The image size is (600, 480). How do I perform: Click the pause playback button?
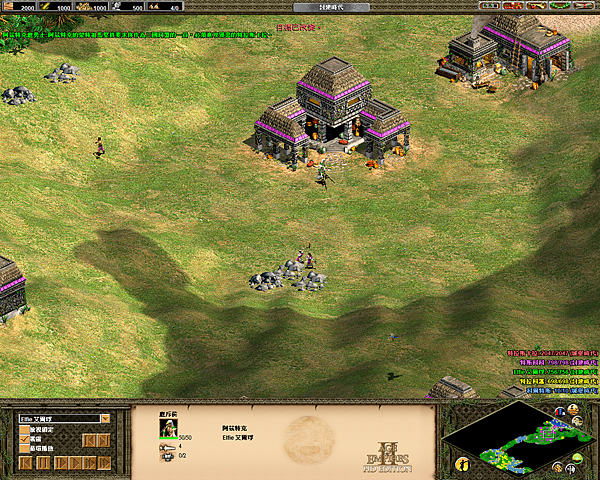point(43,463)
